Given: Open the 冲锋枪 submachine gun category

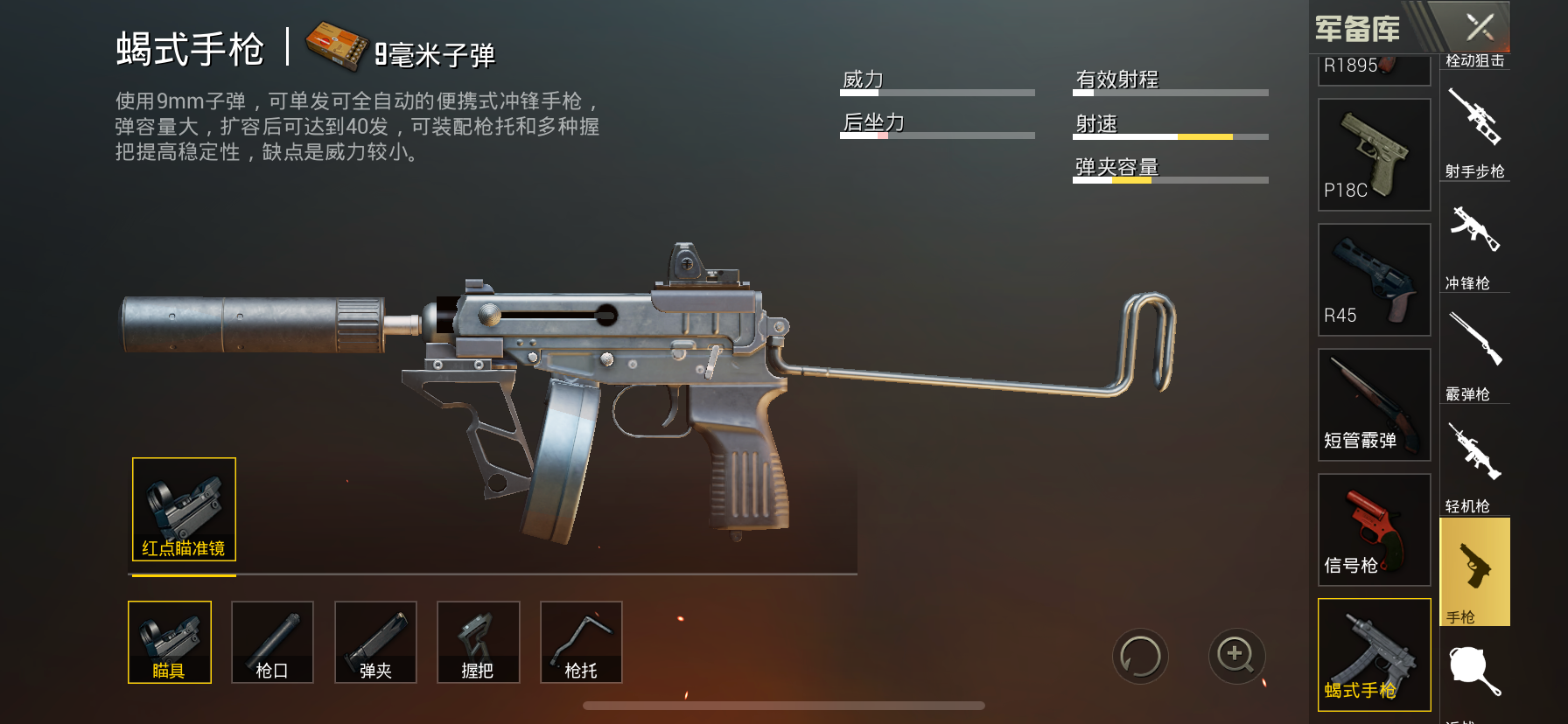Looking at the screenshot, I should 1475,243.
